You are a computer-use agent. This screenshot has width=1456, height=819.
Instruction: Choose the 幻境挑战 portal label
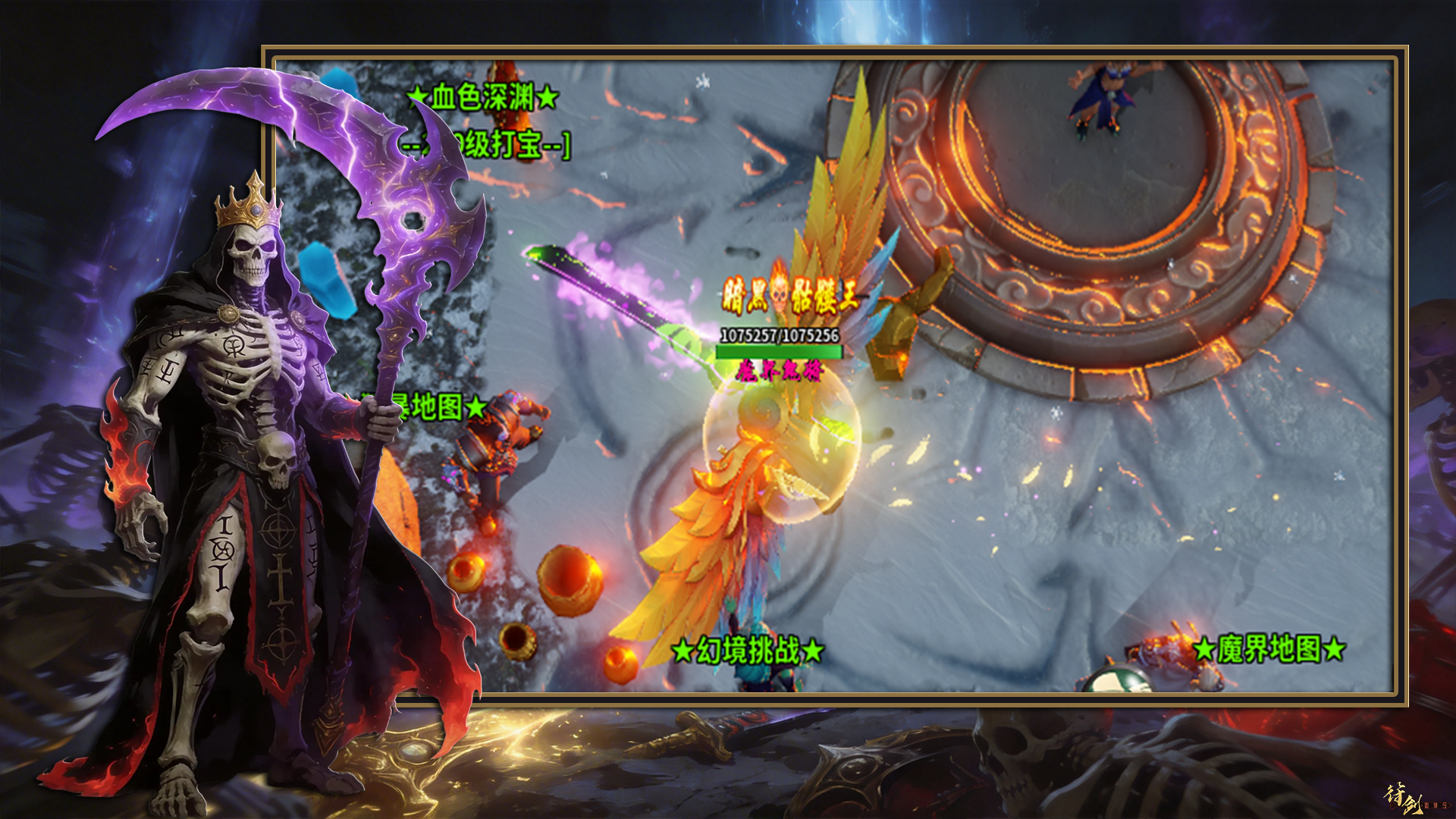click(748, 650)
